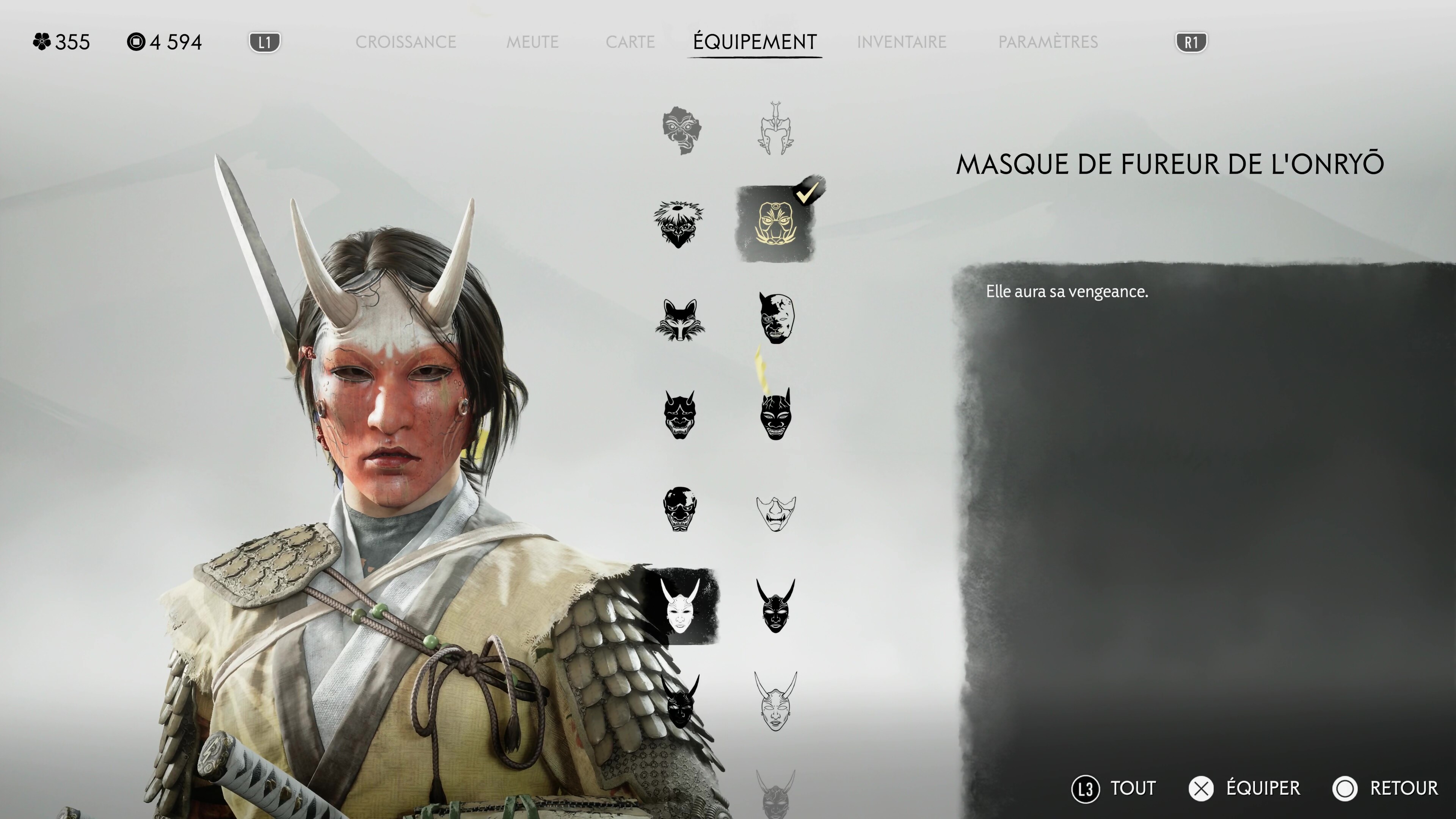Select the half-black half-white face mask

(x=775, y=318)
